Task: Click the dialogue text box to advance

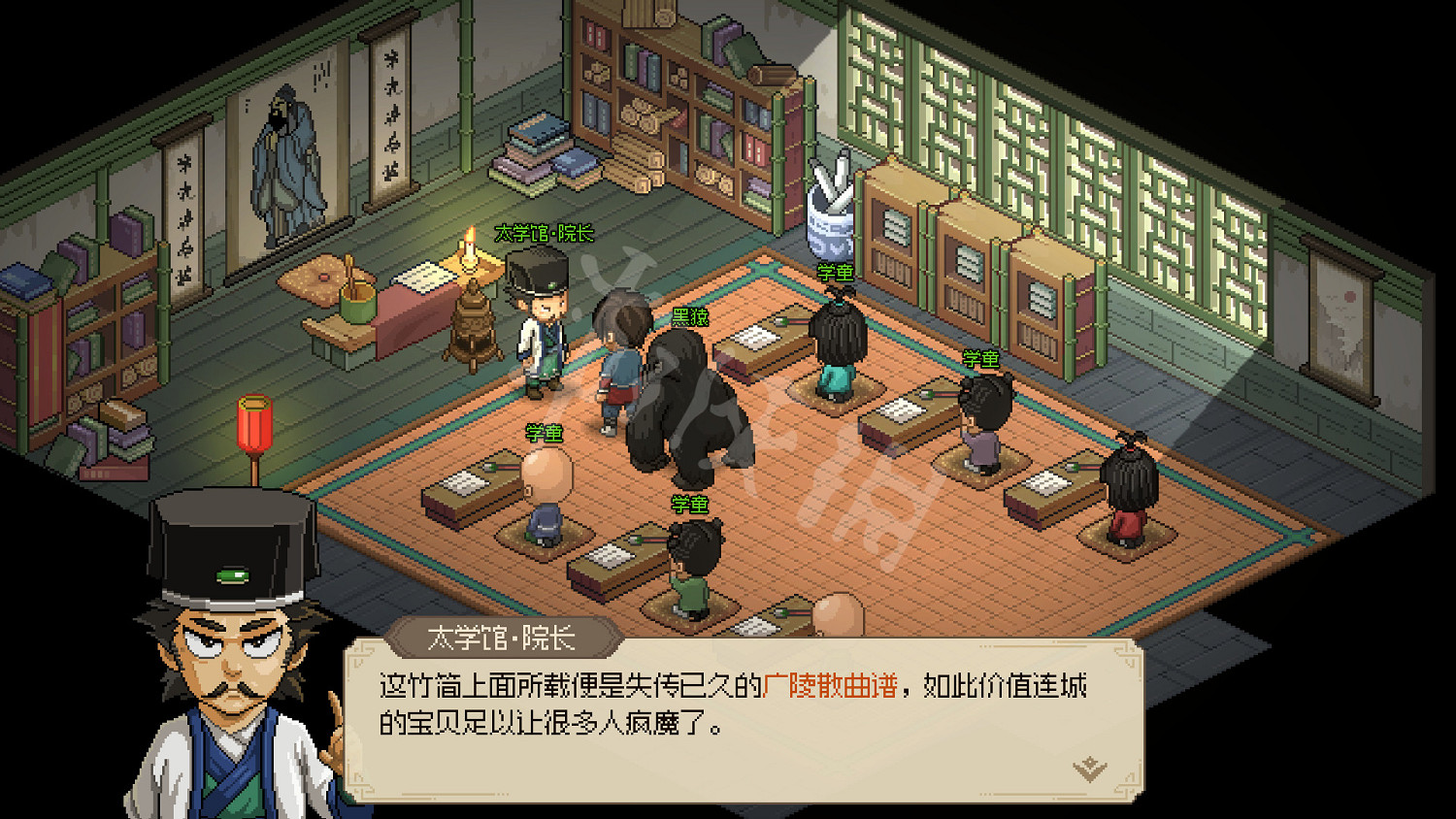Action: (x=738, y=708)
